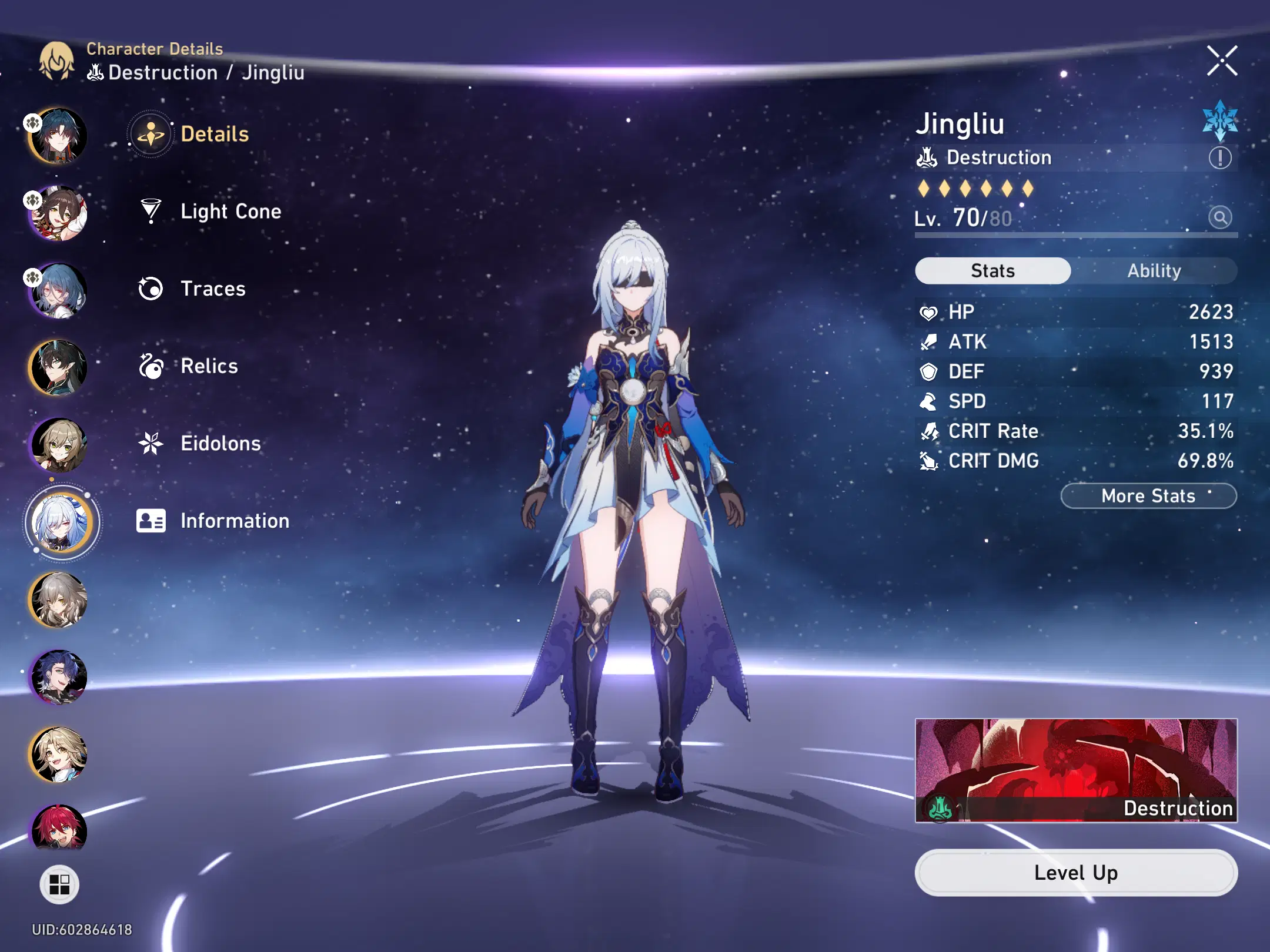Click the Destruction path icon beside Jingliu's name
Image resolution: width=1270 pixels, height=952 pixels.
click(928, 157)
